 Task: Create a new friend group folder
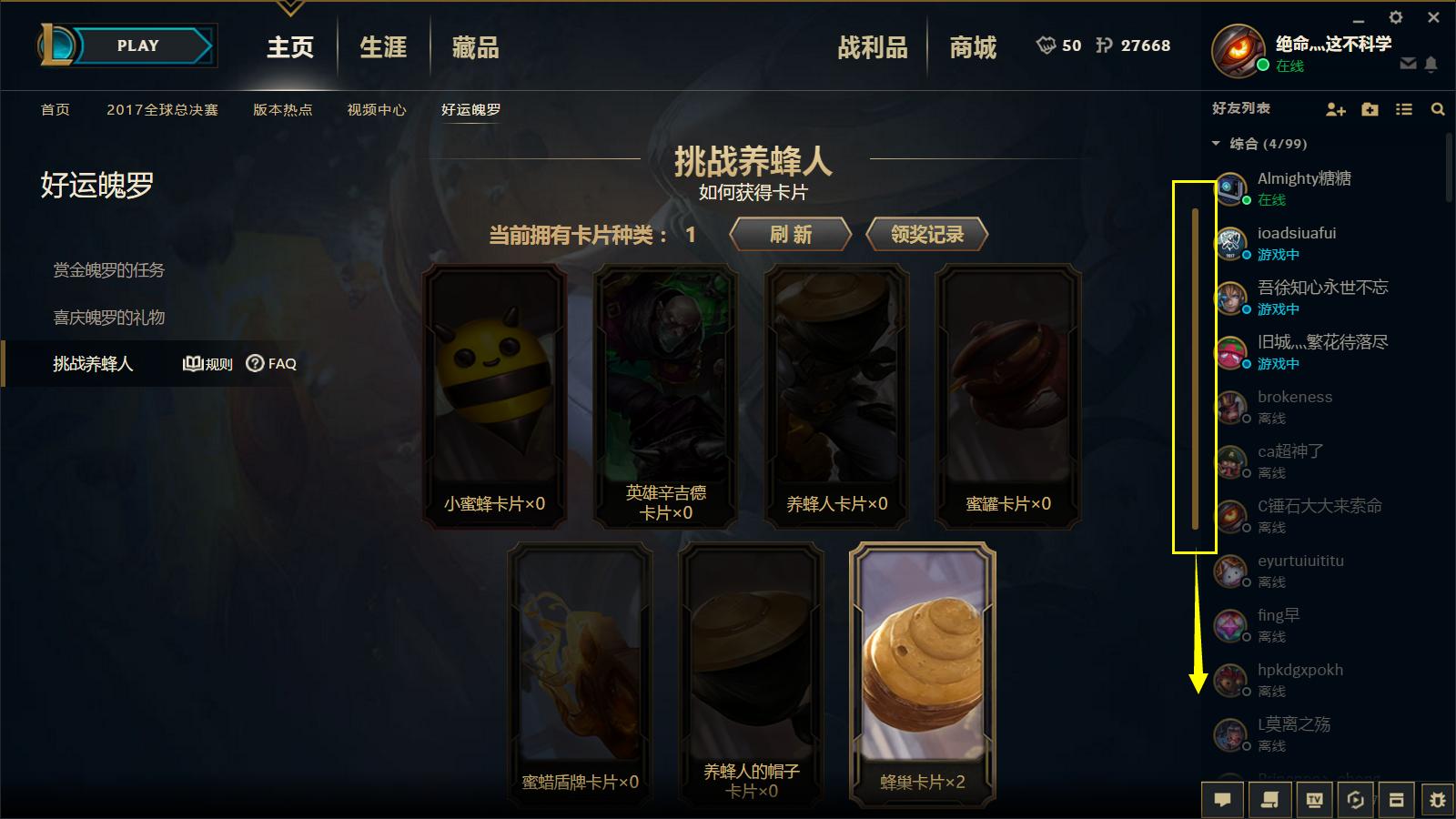tap(1370, 109)
